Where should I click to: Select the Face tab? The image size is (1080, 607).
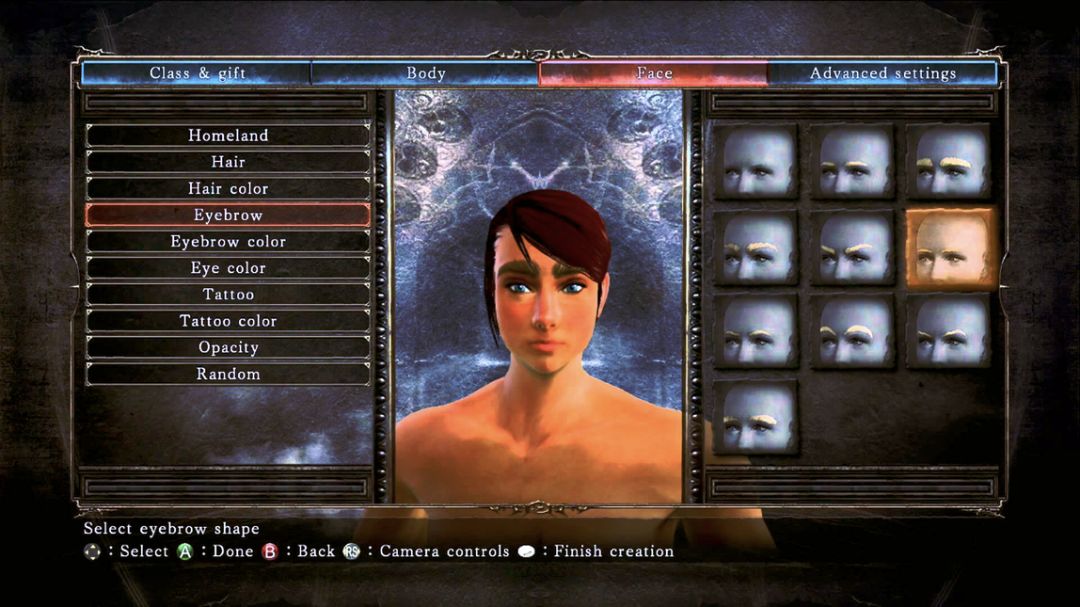[654, 73]
